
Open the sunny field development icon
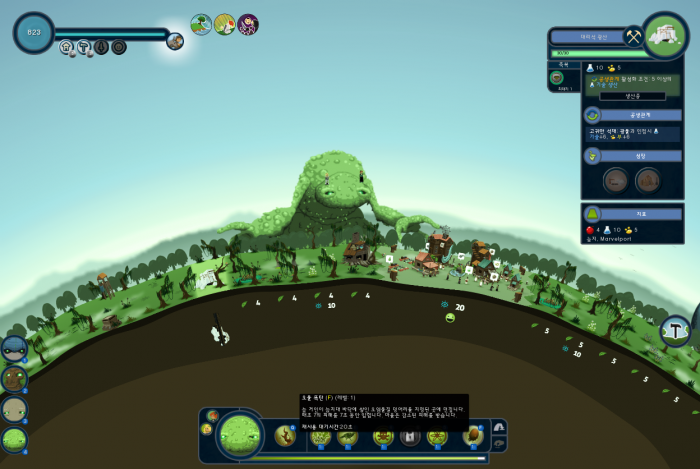(224, 24)
